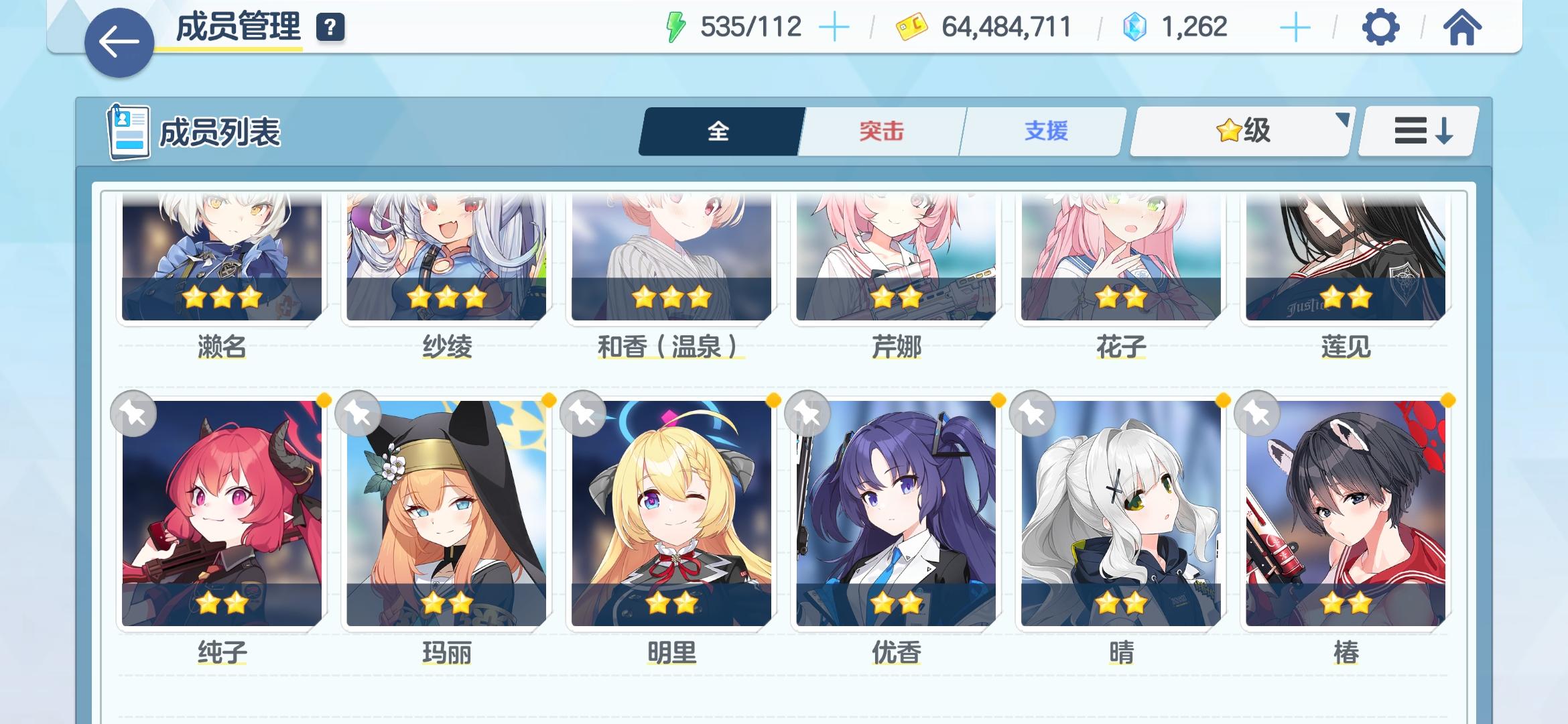Open the help question mark beside 成员管理
The height and width of the screenshot is (724, 1568).
[x=330, y=29]
